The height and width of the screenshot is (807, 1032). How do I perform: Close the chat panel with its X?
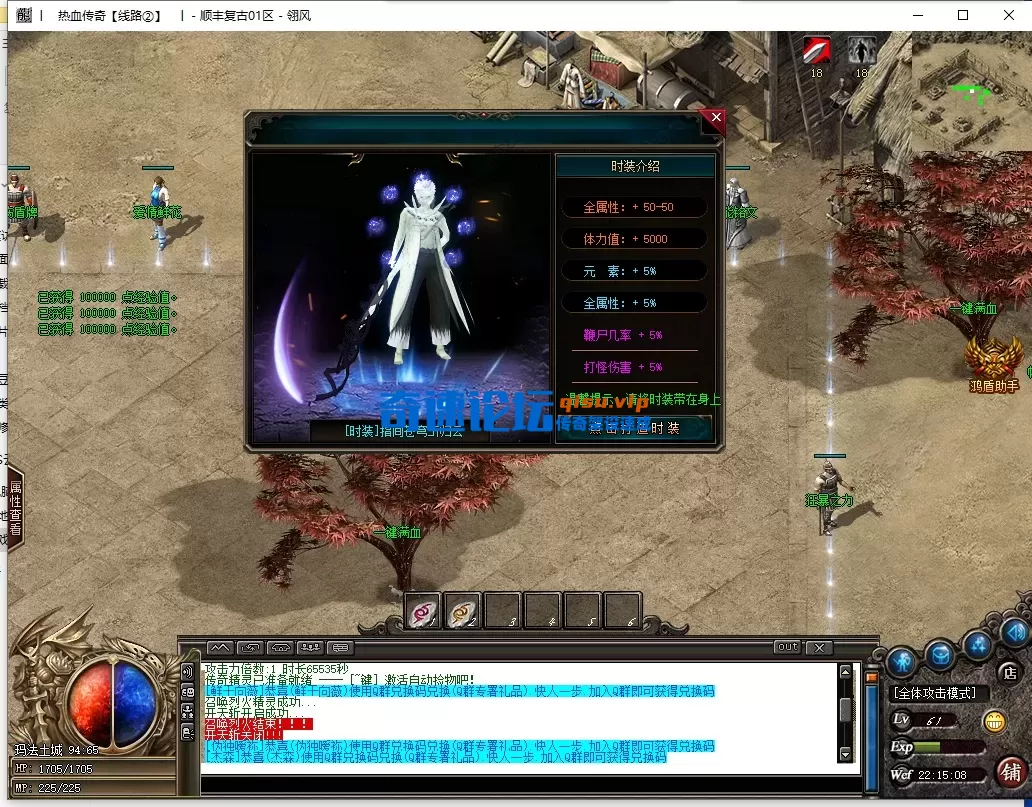(x=819, y=647)
